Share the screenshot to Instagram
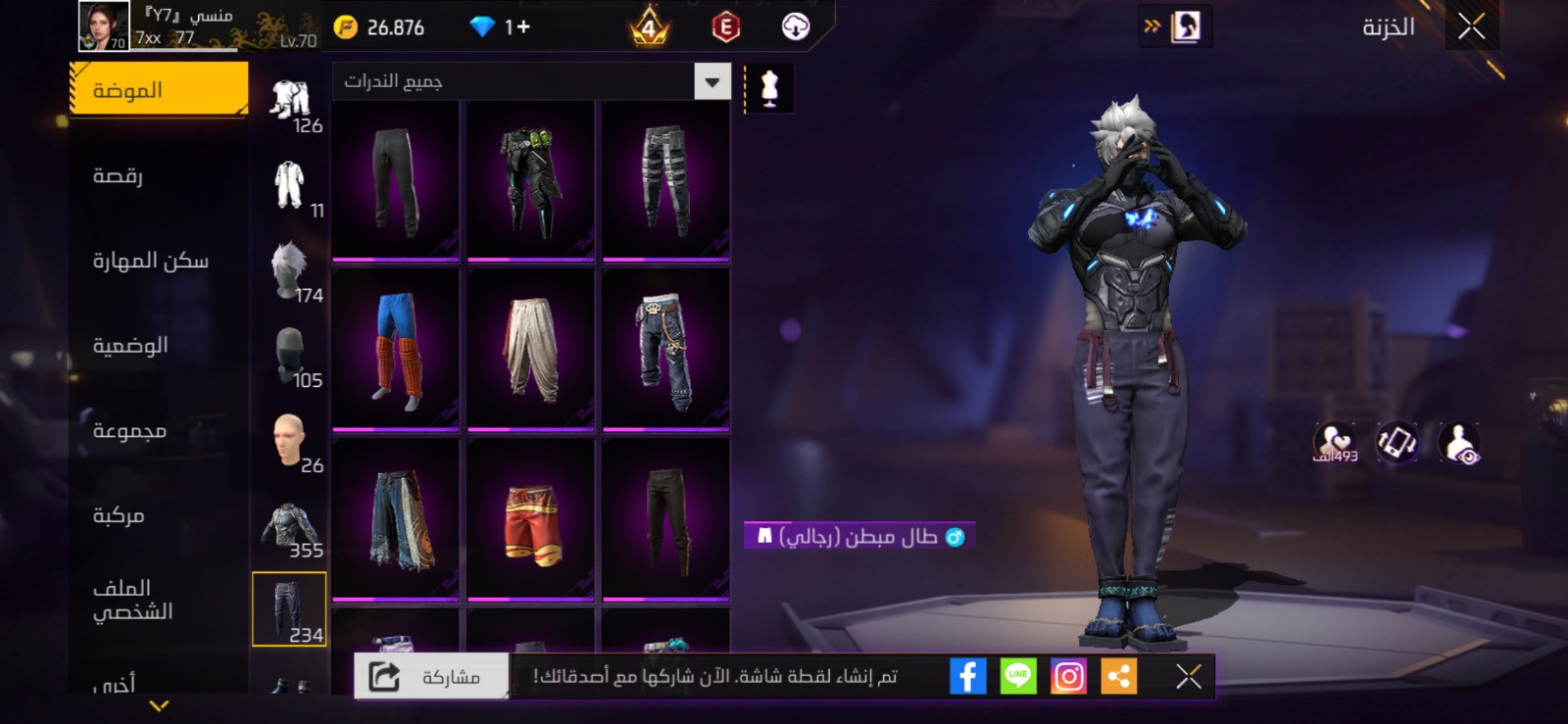The height and width of the screenshot is (724, 1568). (x=1068, y=674)
